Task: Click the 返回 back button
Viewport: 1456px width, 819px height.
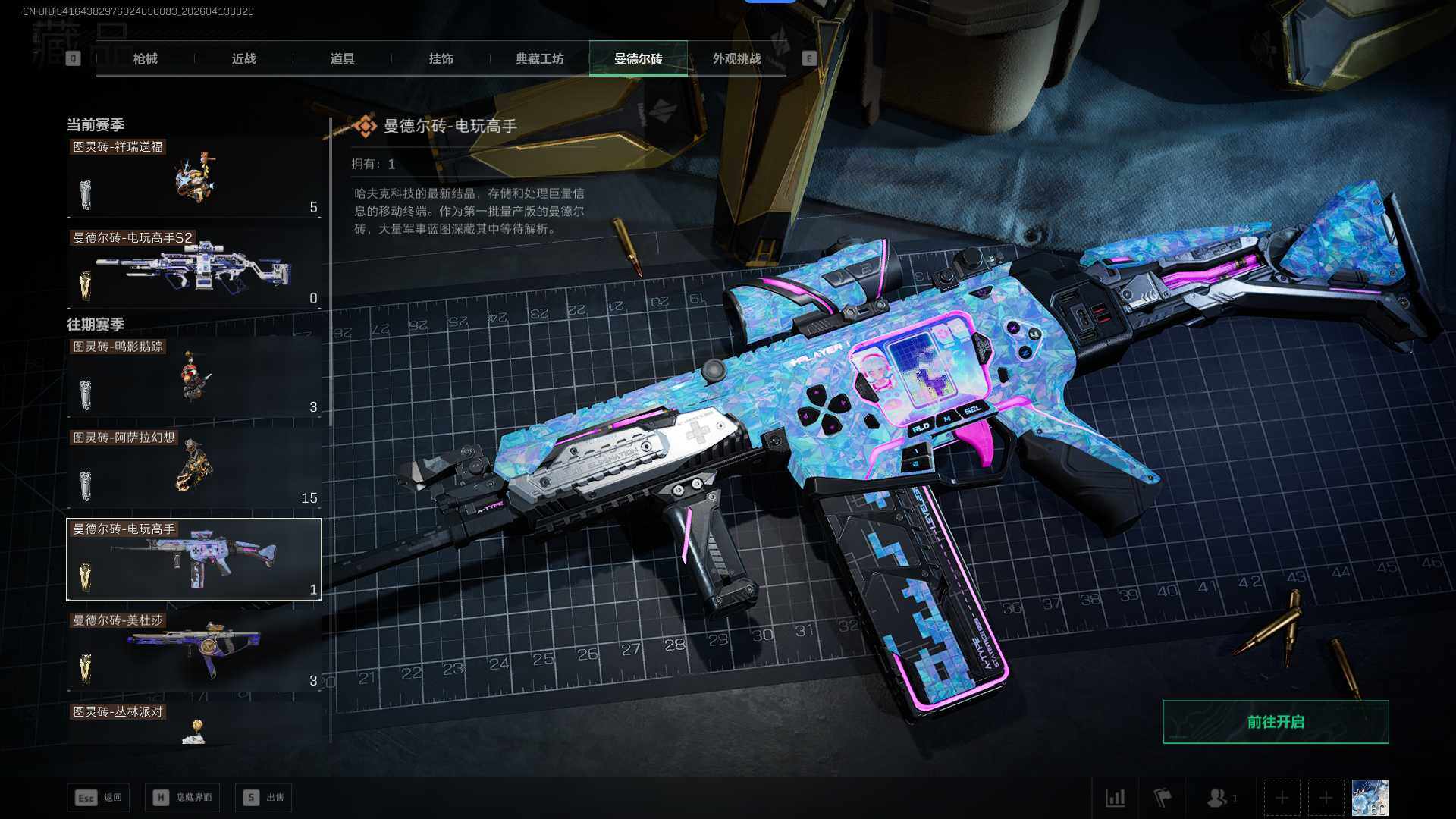Action: pyautogui.click(x=99, y=797)
